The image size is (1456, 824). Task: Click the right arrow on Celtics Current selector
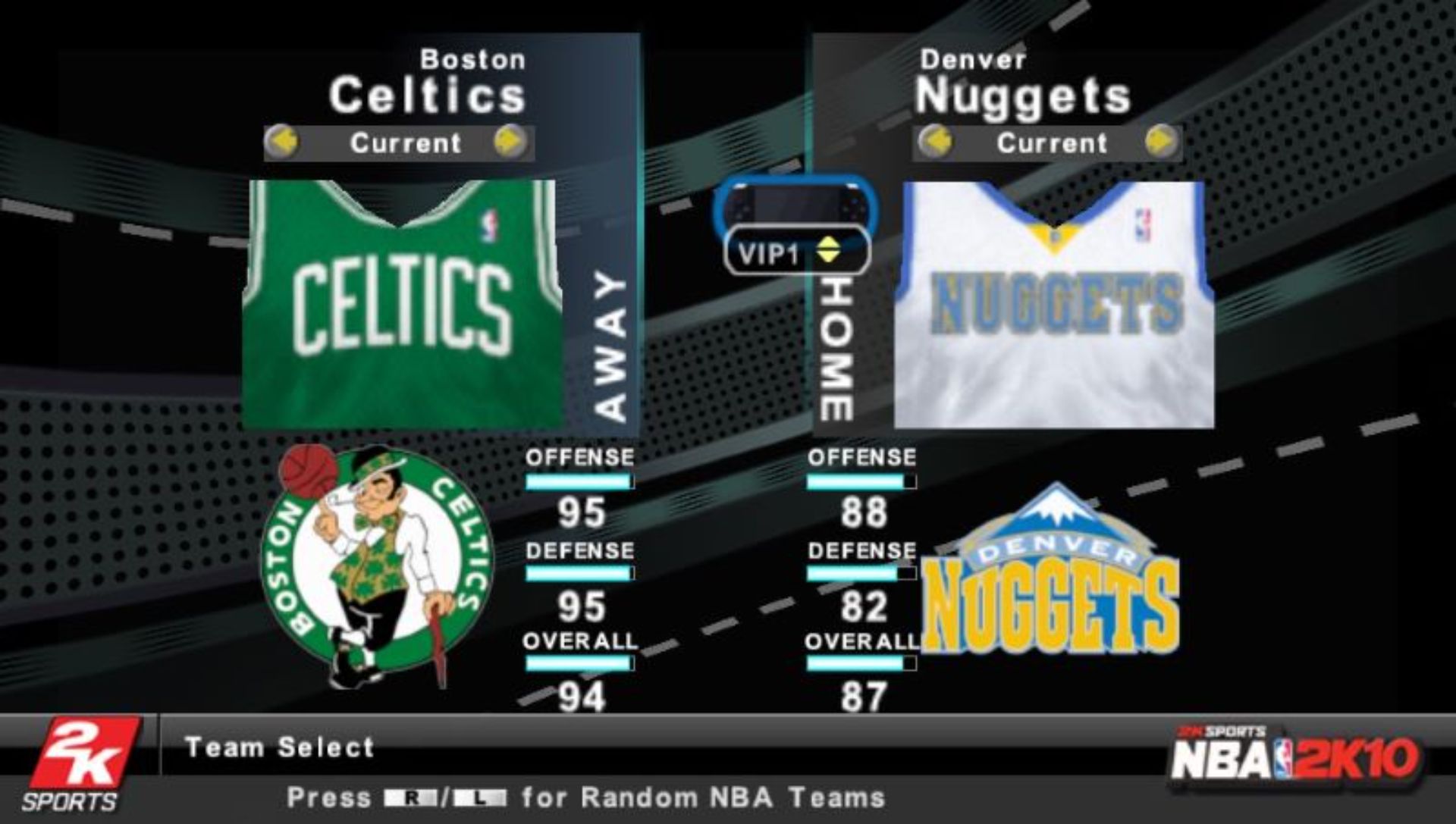pyautogui.click(x=511, y=141)
